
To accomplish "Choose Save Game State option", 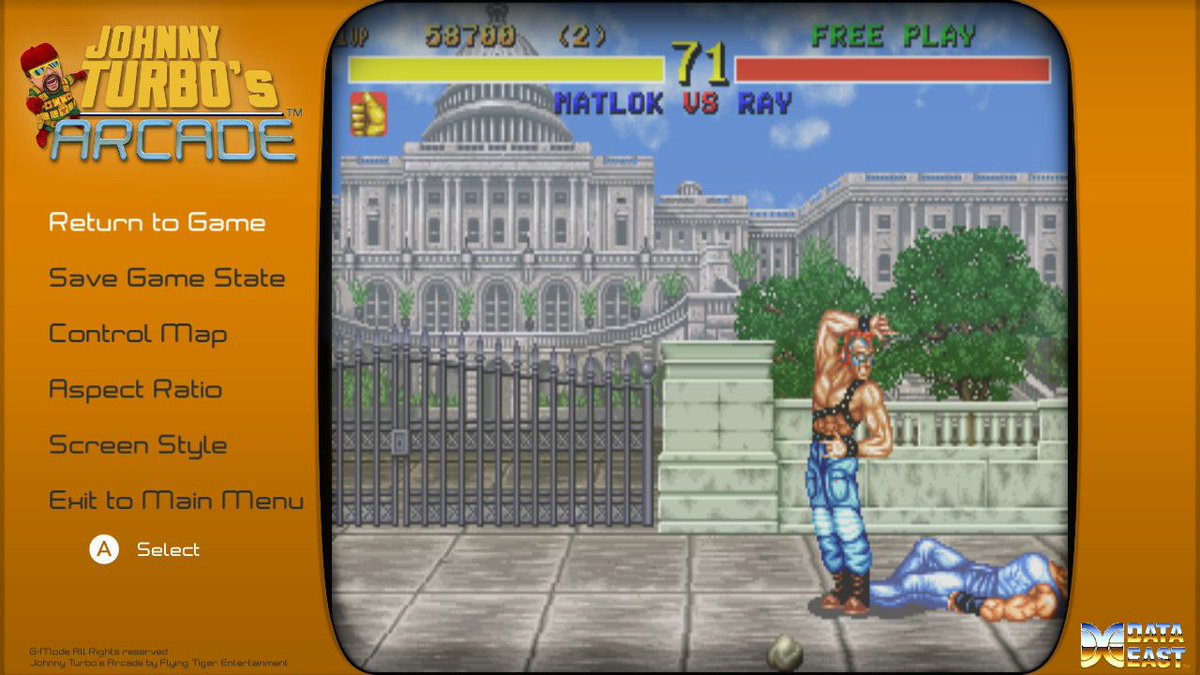I will pyautogui.click(x=167, y=279).
